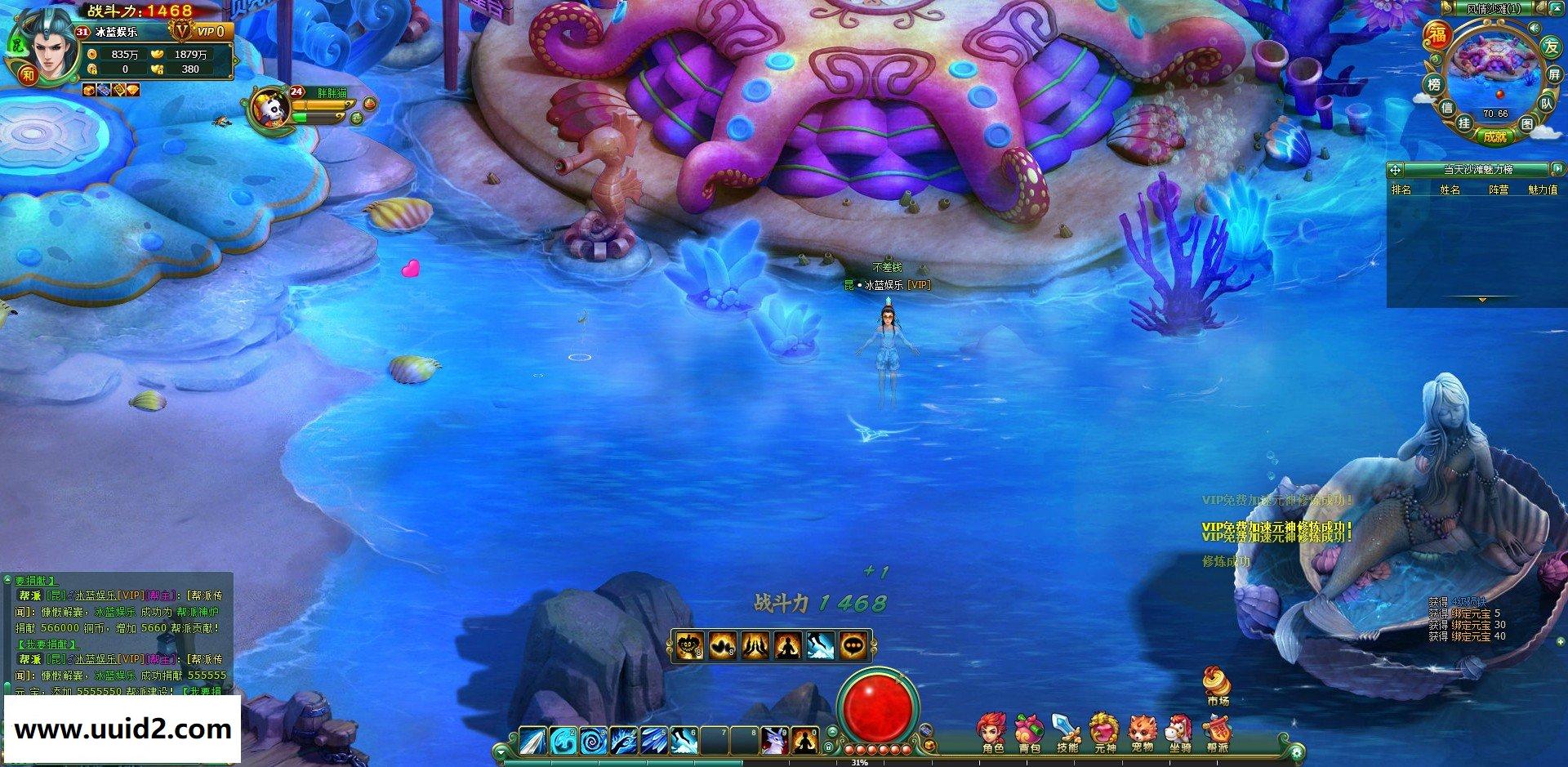The width and height of the screenshot is (1568, 767).
Task: Open the 成就 achievements panel
Action: 1494,137
